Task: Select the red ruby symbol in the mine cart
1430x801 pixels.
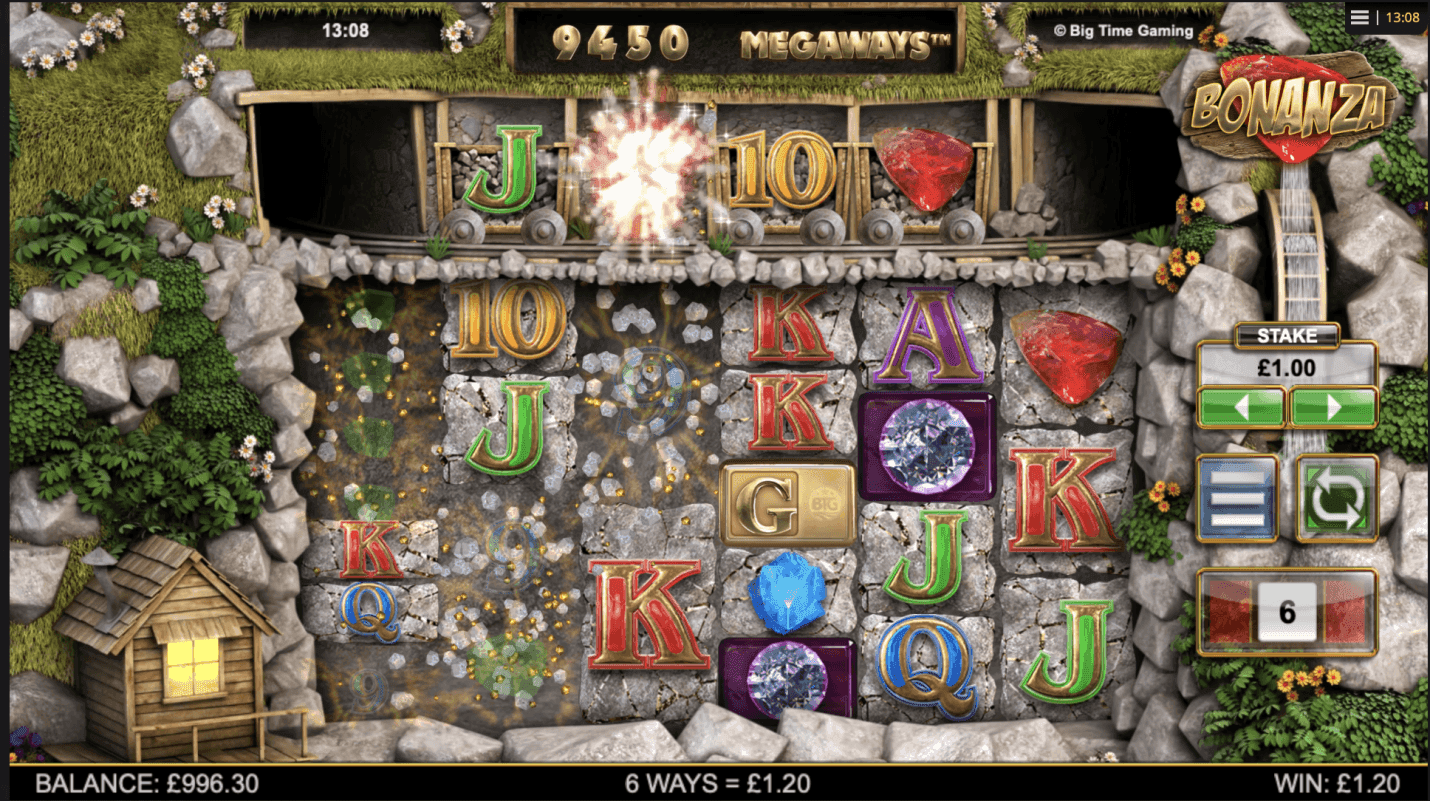Action: (918, 170)
